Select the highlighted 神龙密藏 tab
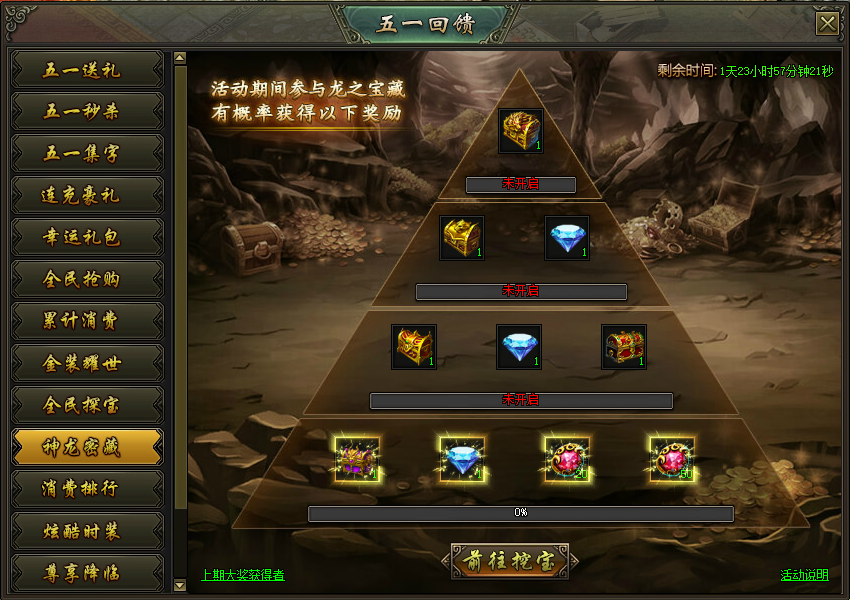Image resolution: width=850 pixels, height=600 pixels. [87, 447]
